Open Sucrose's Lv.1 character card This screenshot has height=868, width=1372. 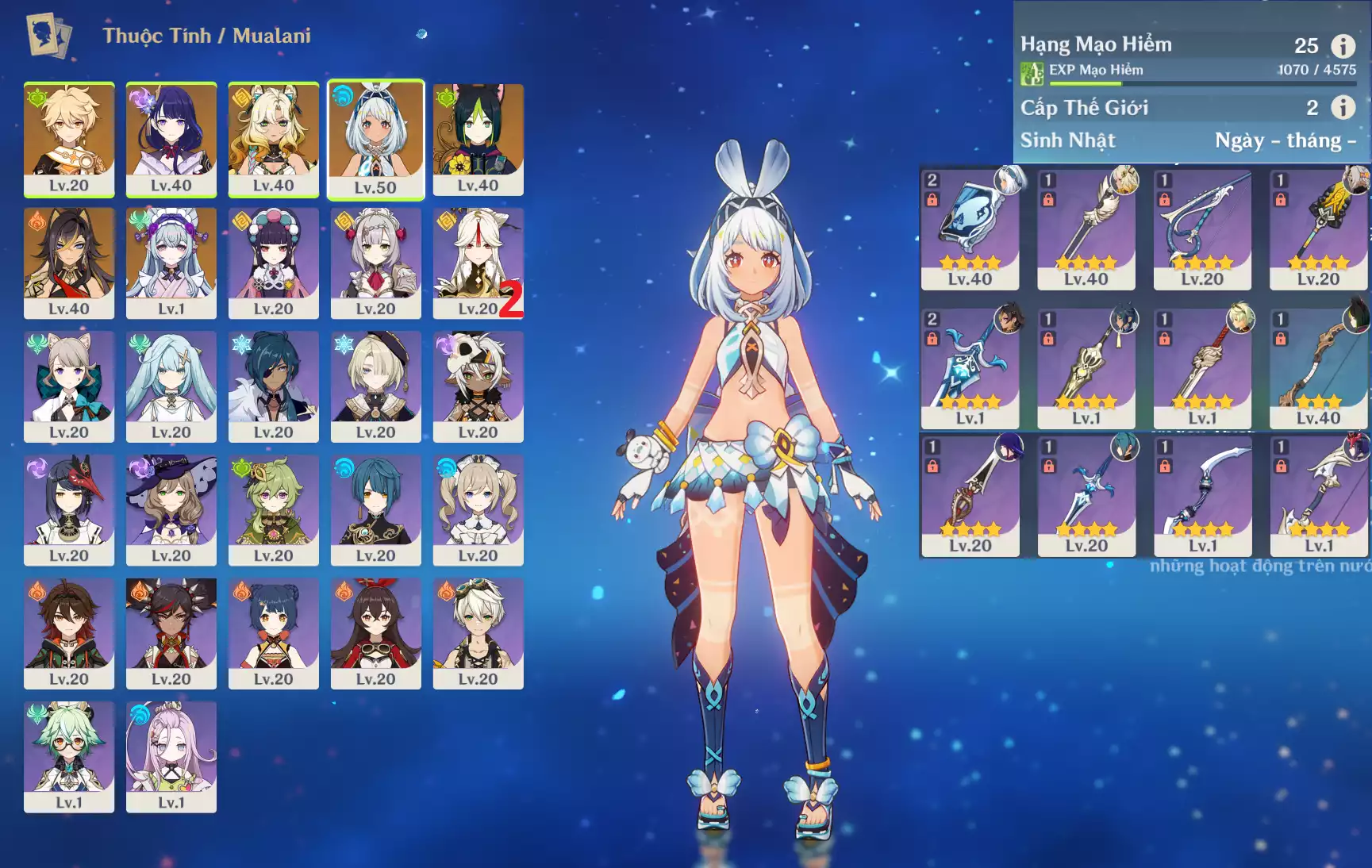coord(69,757)
